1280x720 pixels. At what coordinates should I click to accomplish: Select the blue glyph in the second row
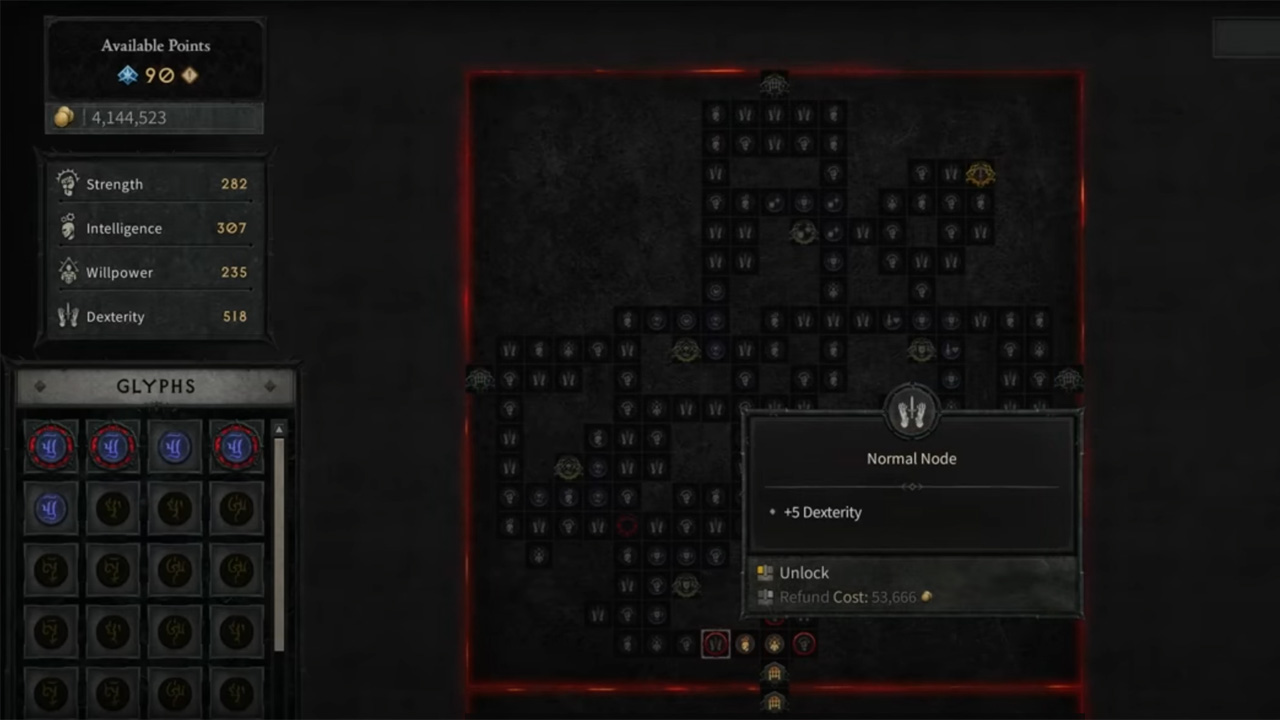point(51,508)
